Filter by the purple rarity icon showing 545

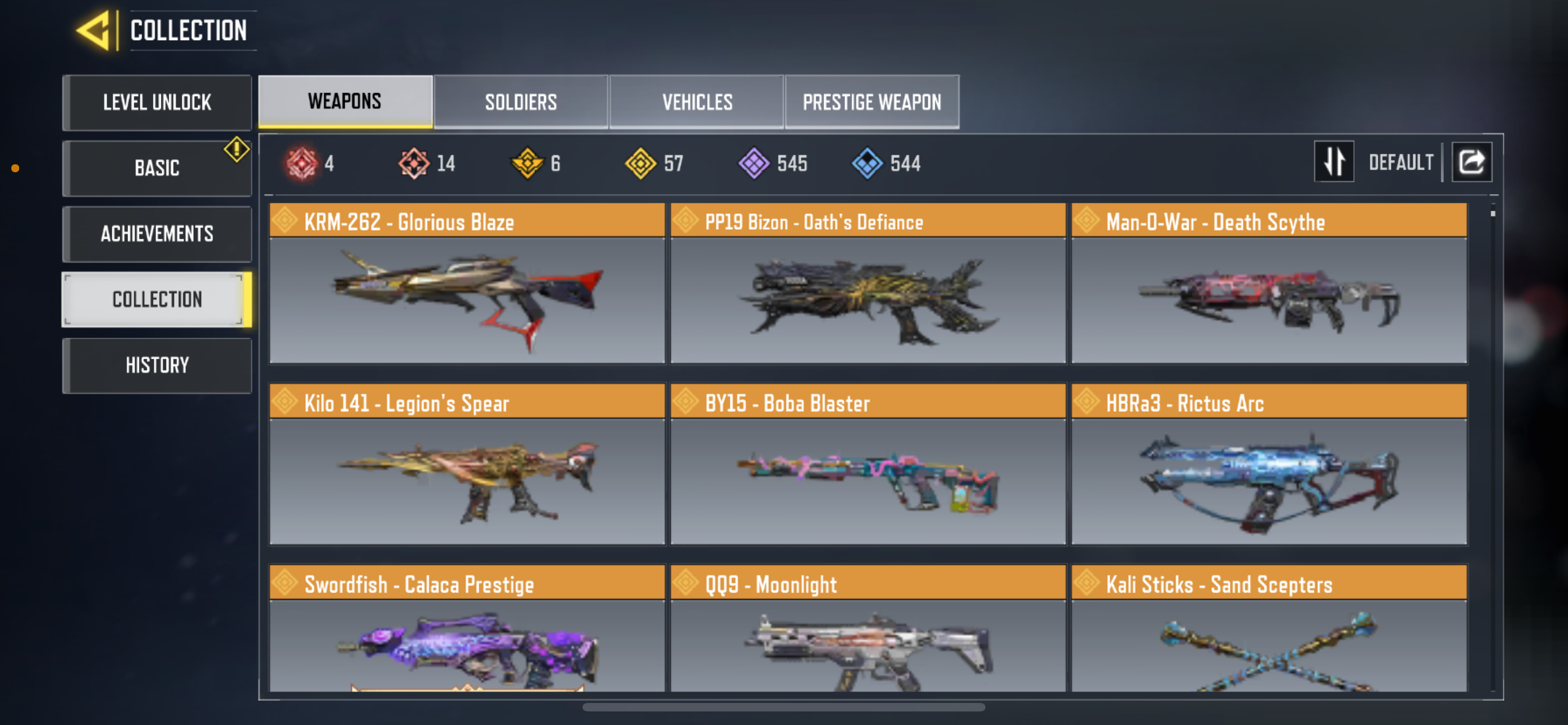(755, 163)
